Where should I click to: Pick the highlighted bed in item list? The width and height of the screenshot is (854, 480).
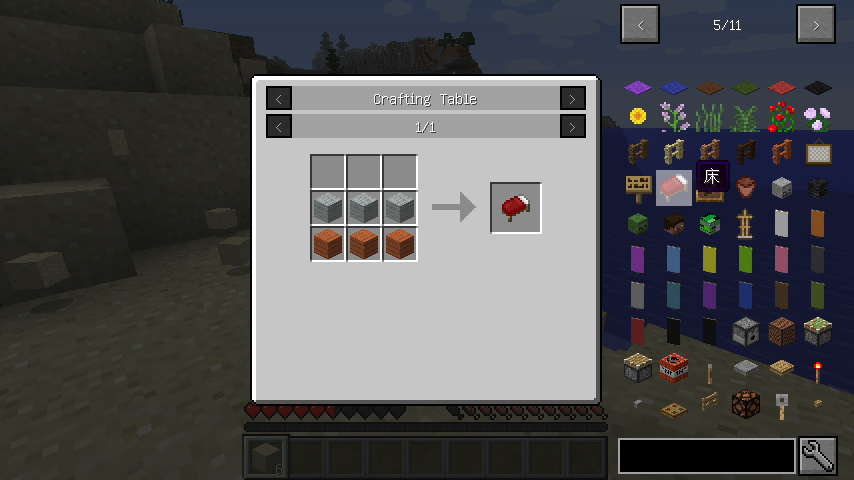tap(674, 187)
